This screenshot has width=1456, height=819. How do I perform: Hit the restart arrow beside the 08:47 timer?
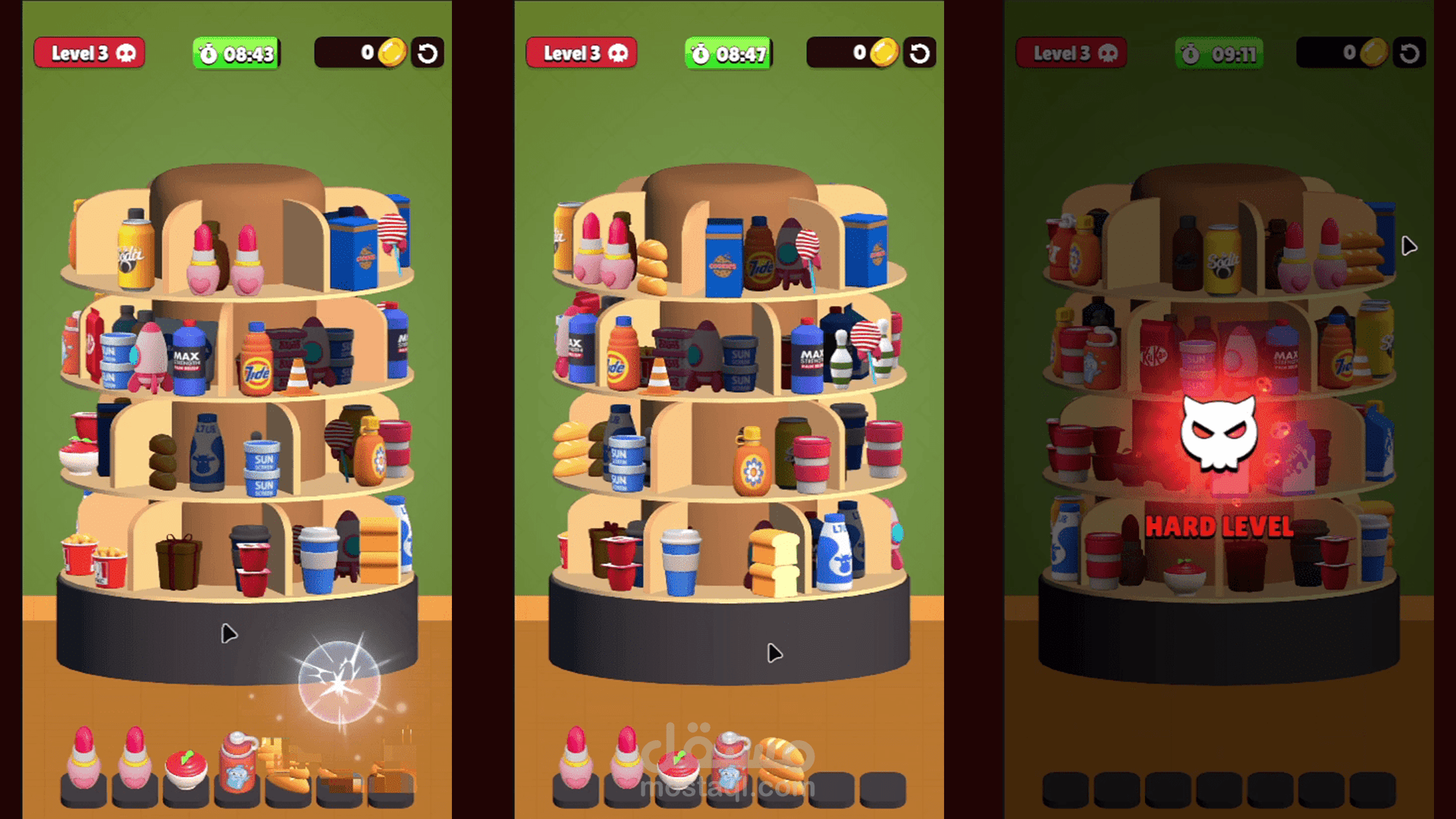(919, 53)
